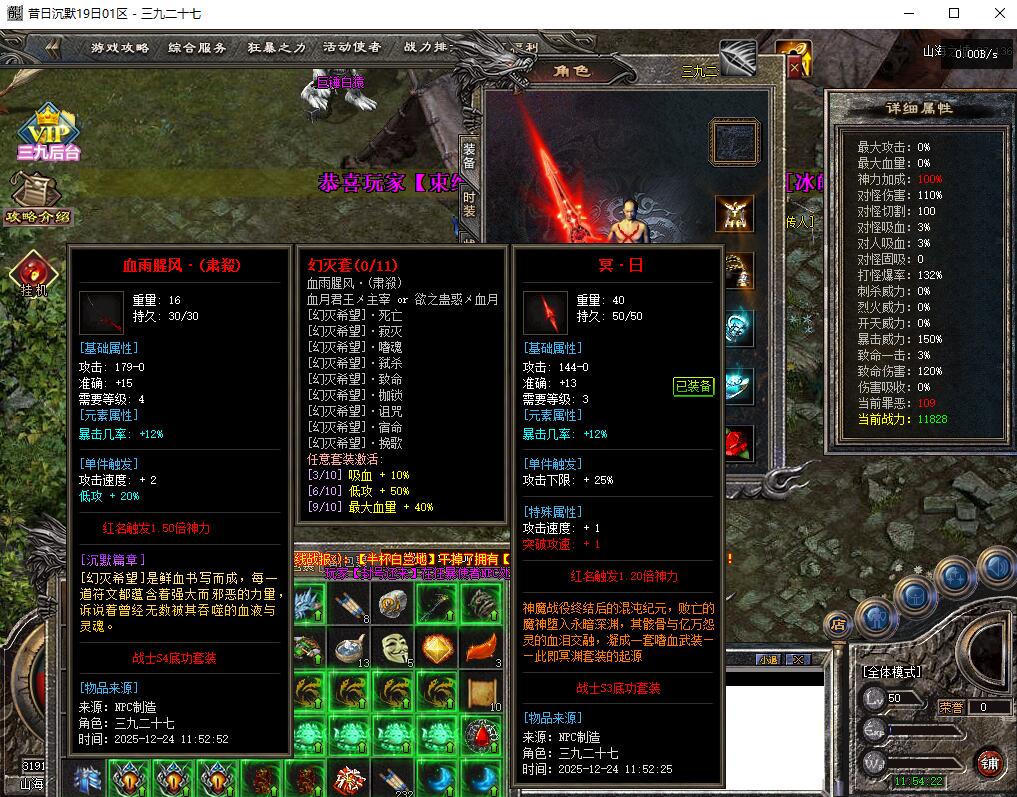Open the red 铺 stall button
Screen dimensions: 1017x797
(x=989, y=762)
